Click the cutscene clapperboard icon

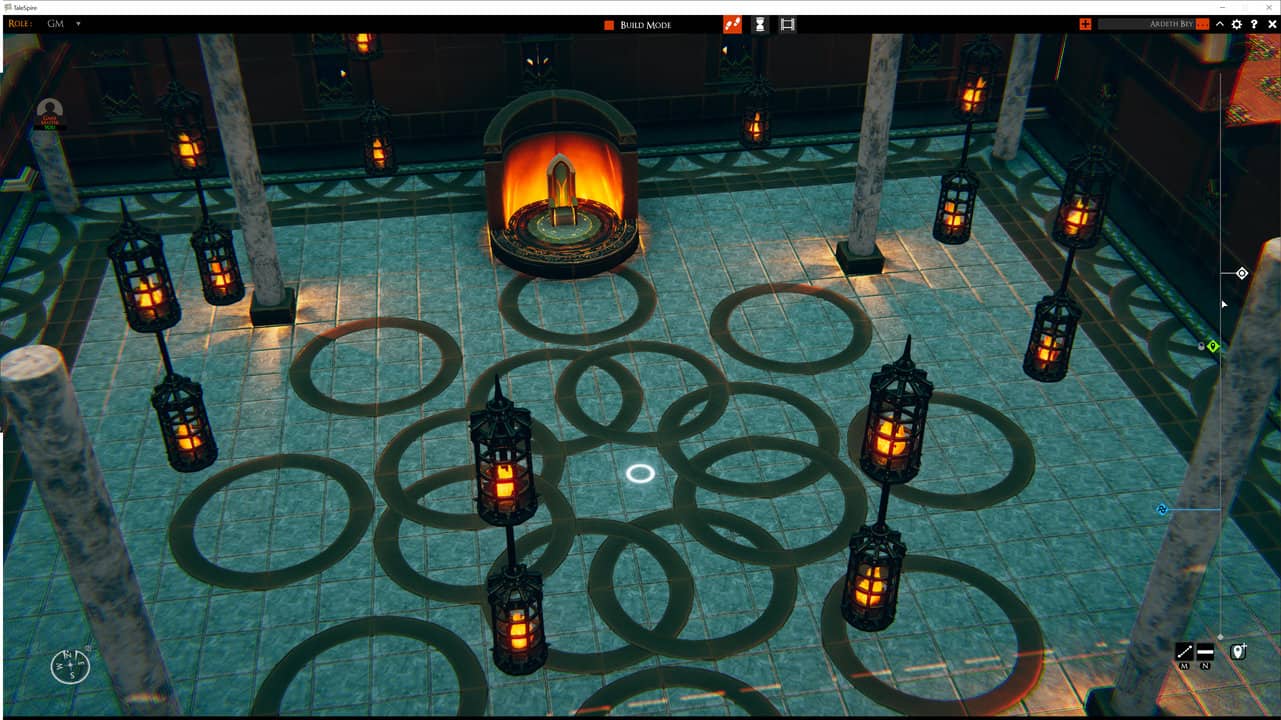(787, 23)
